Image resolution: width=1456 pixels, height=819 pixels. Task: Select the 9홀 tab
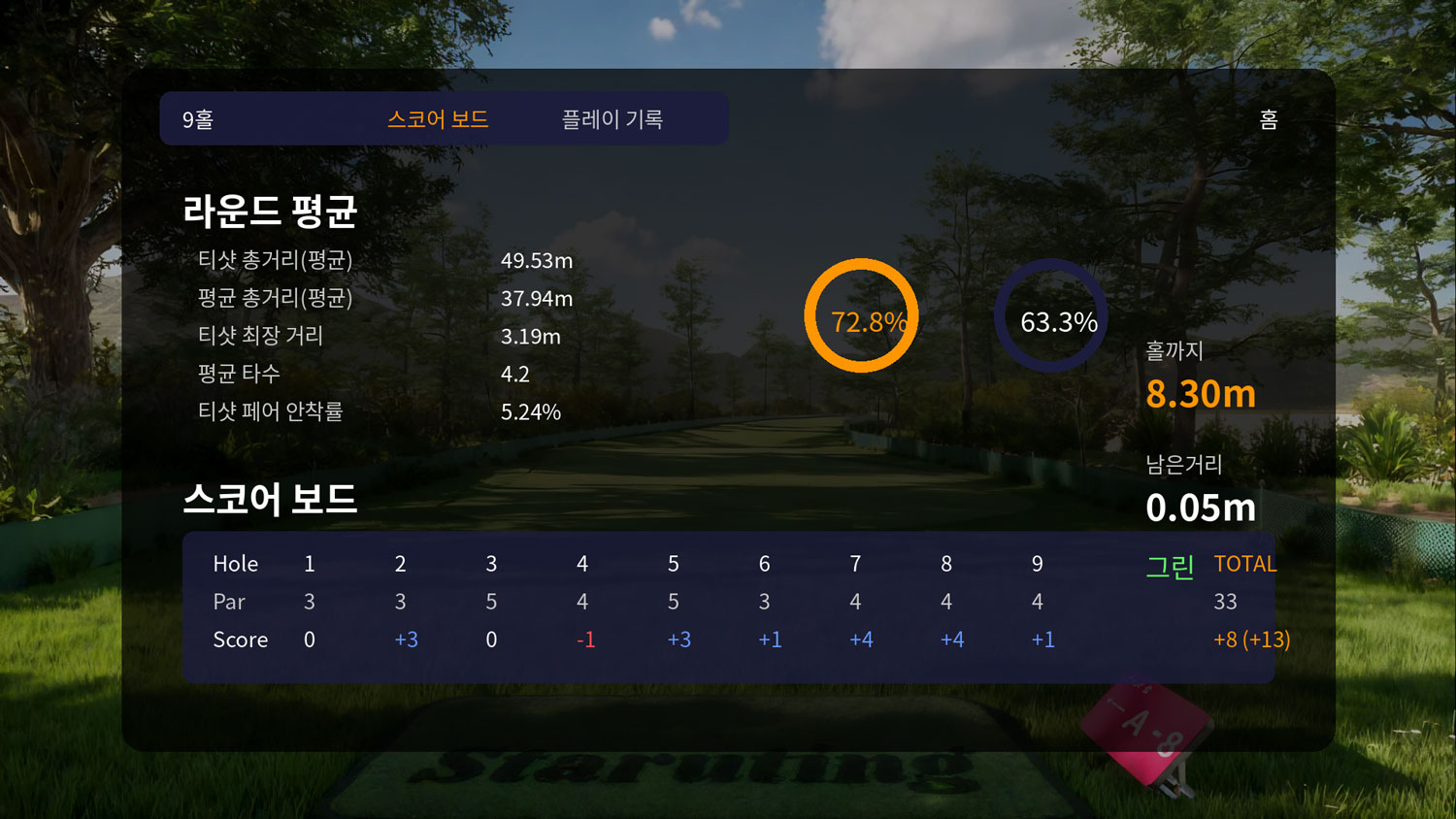click(x=198, y=119)
